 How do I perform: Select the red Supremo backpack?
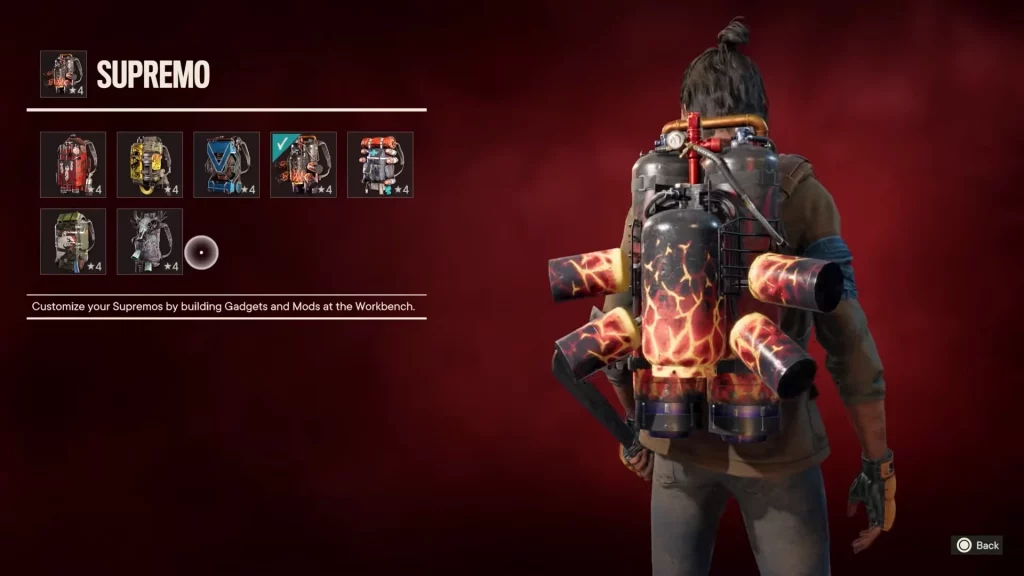pos(73,164)
